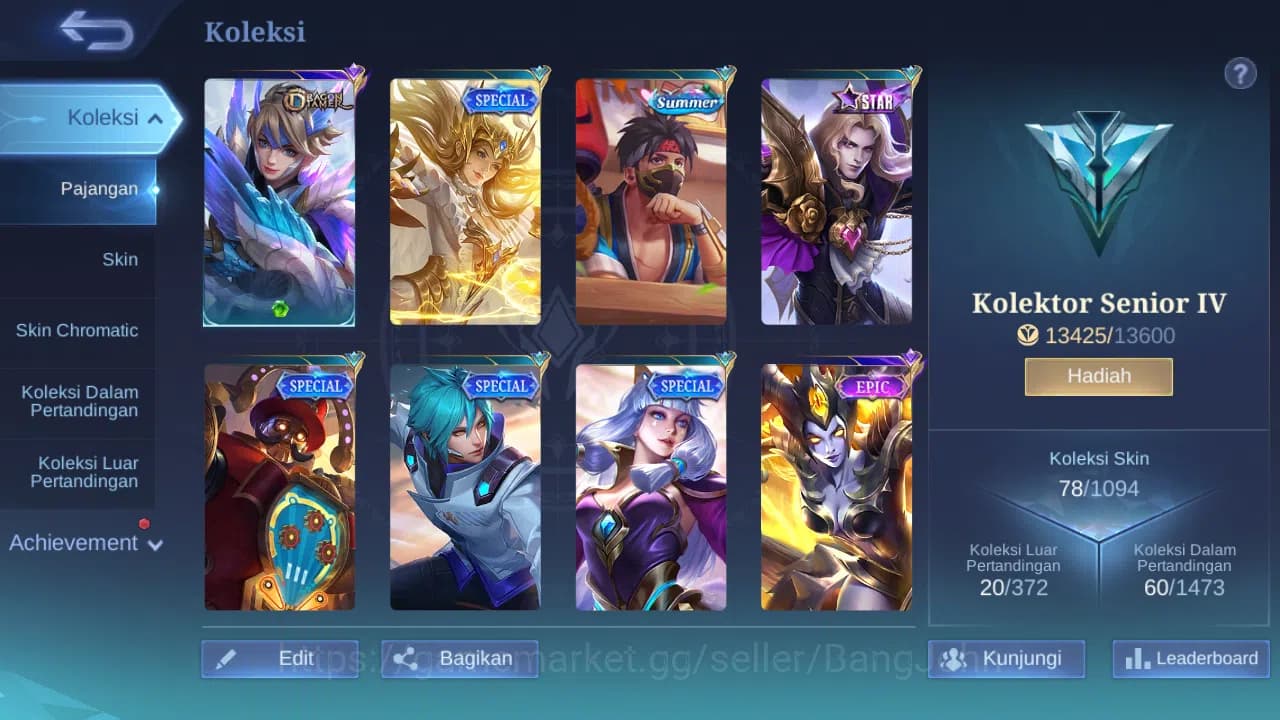Click the Leaderboard button
Image resolution: width=1280 pixels, height=720 pixels.
point(1189,659)
